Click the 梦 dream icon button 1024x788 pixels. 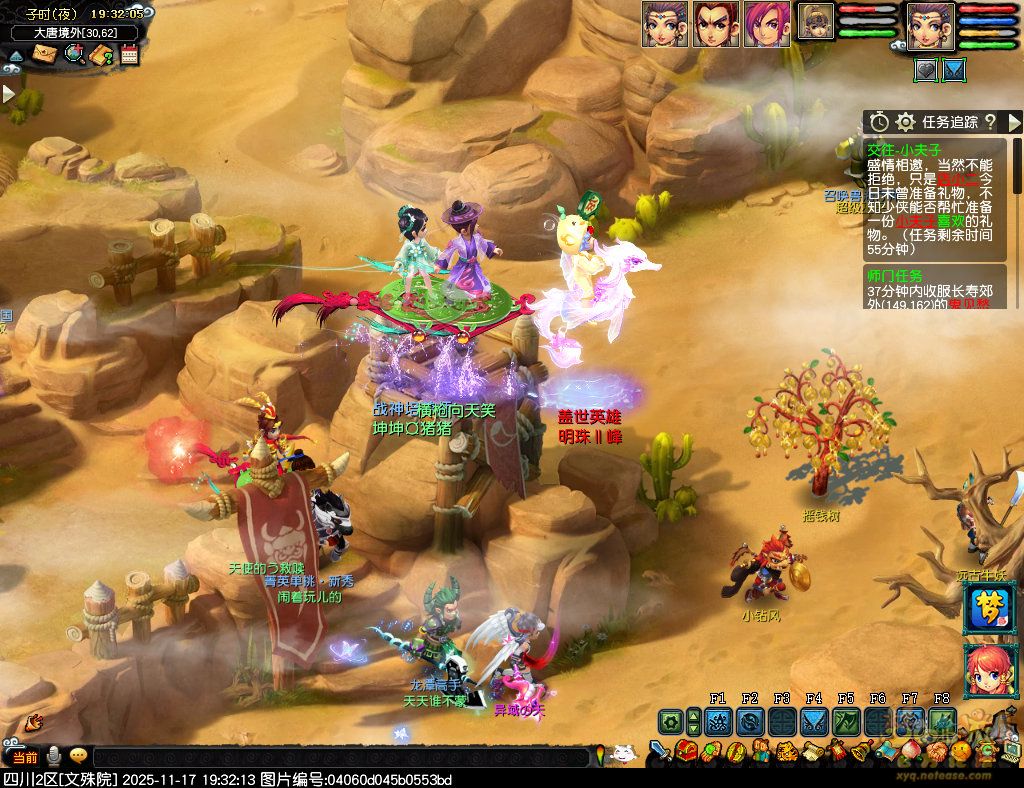[x=985, y=606]
